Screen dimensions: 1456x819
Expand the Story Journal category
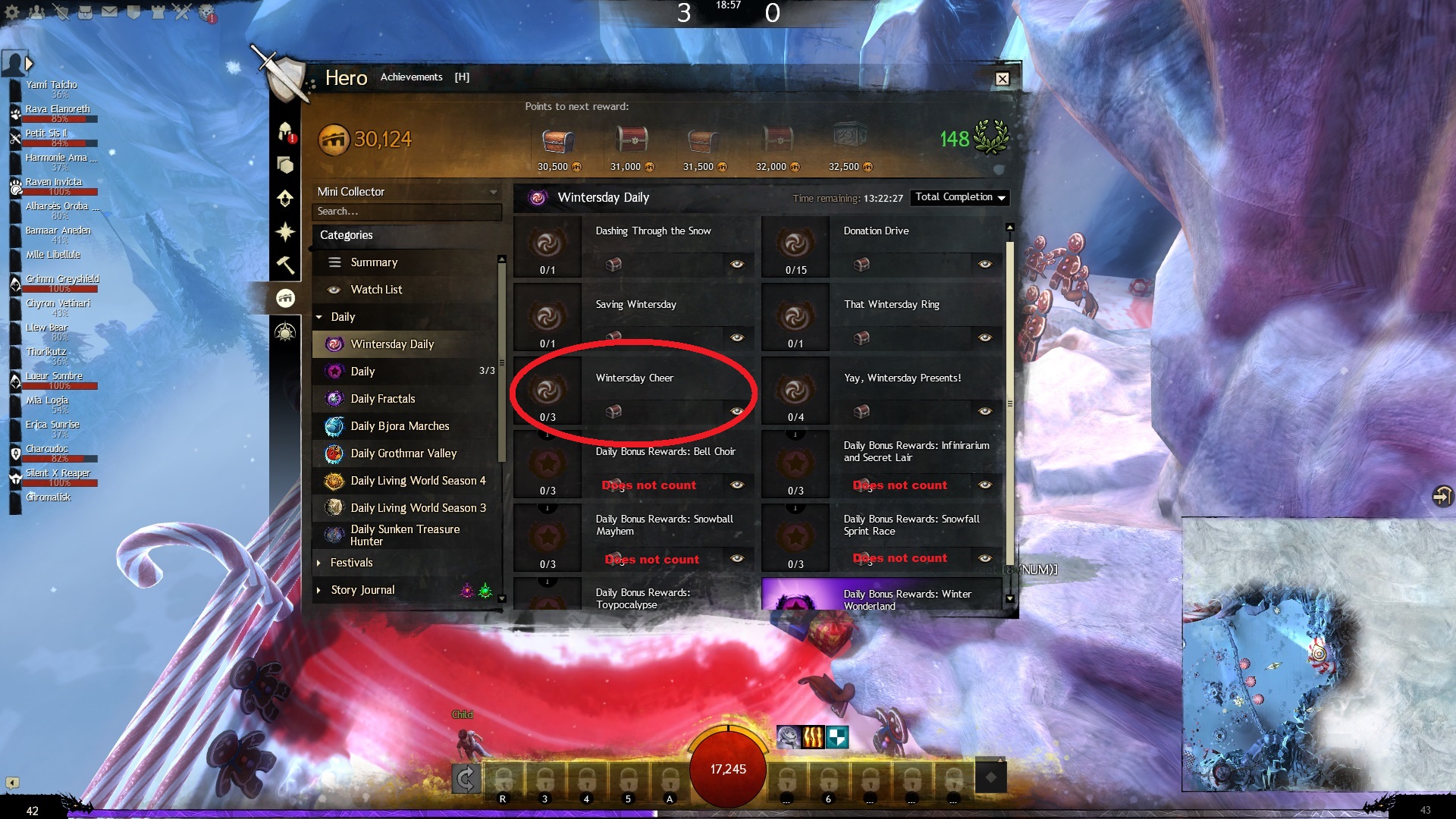click(x=362, y=590)
